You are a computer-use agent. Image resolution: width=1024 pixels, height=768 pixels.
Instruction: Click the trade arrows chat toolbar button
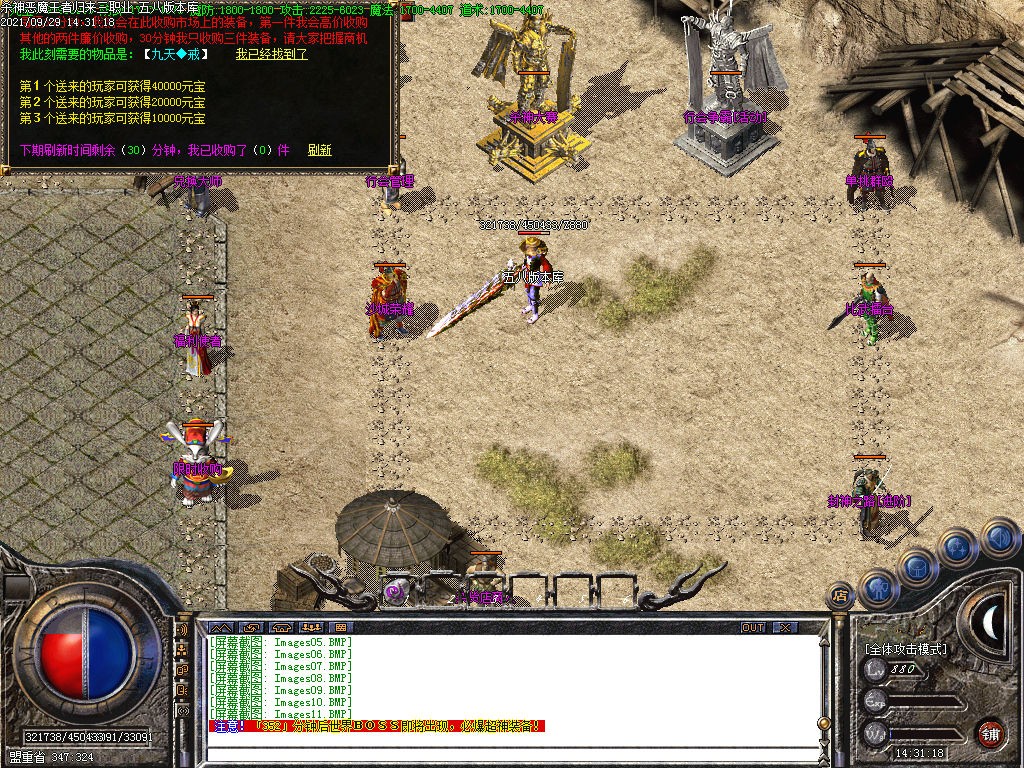pyautogui.click(x=250, y=627)
